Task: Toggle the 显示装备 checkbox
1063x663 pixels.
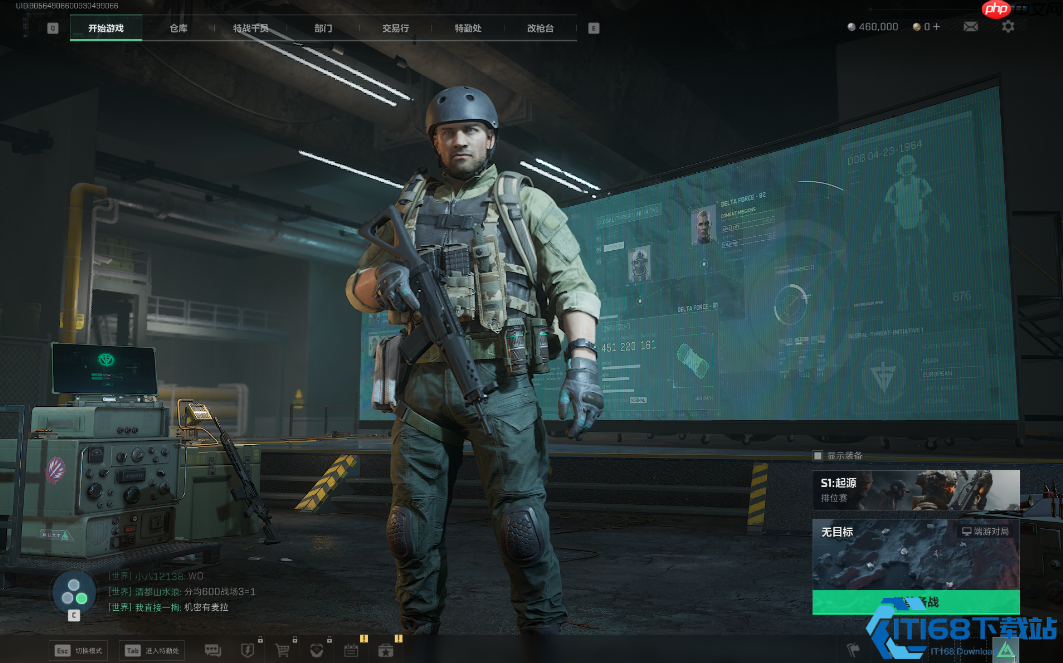Action: click(818, 456)
